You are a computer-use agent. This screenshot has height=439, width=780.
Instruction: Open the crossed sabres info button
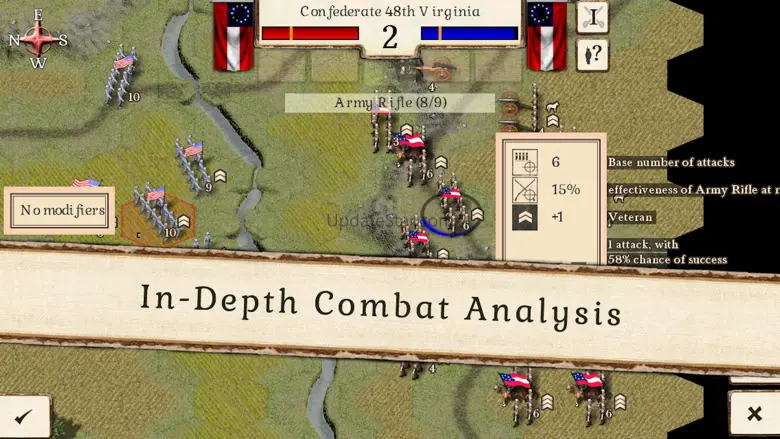point(592,17)
